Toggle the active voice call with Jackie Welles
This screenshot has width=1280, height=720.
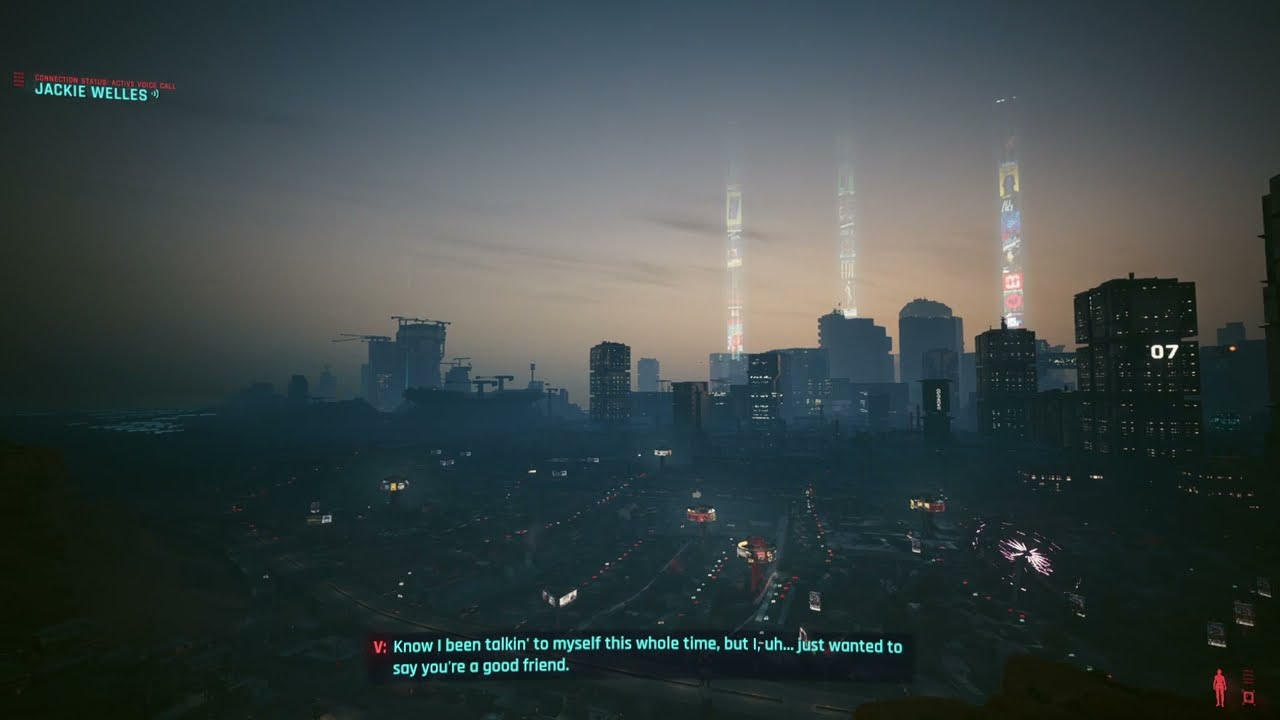[90, 93]
